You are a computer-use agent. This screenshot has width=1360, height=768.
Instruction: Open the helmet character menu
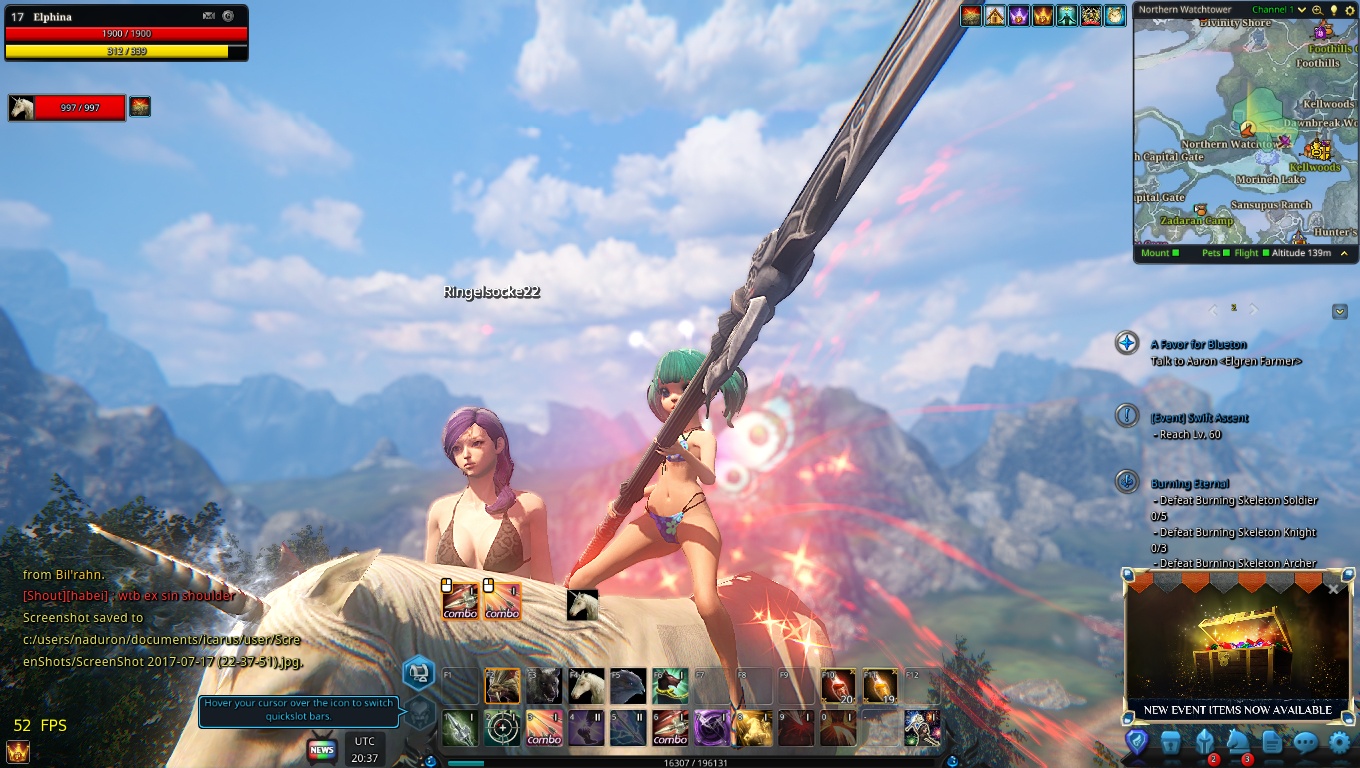[x=1204, y=742]
